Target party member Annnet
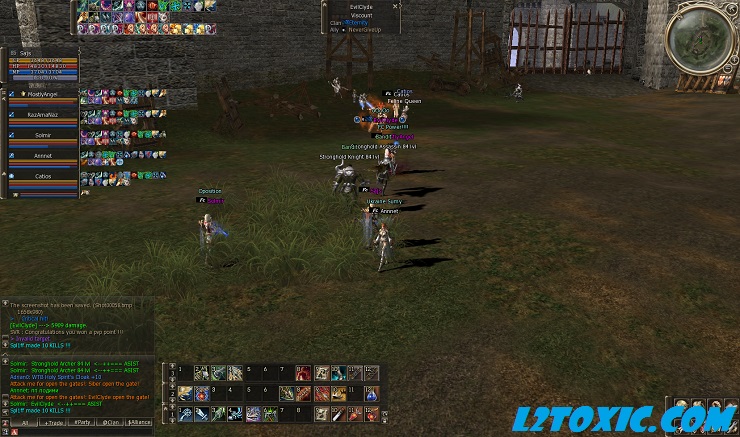The width and height of the screenshot is (740, 437). [x=43, y=156]
